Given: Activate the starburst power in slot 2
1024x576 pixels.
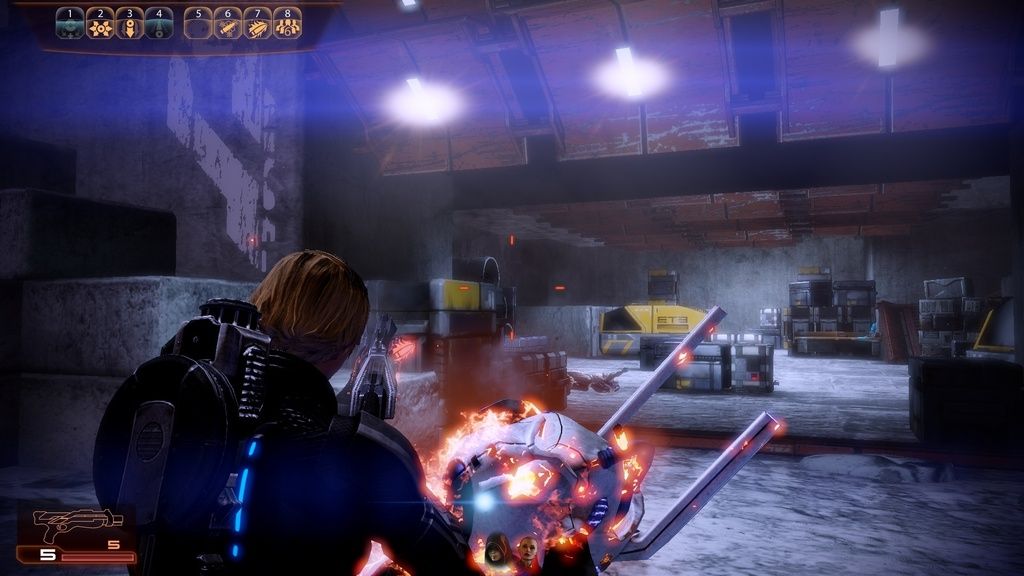Looking at the screenshot, I should coord(100,24).
